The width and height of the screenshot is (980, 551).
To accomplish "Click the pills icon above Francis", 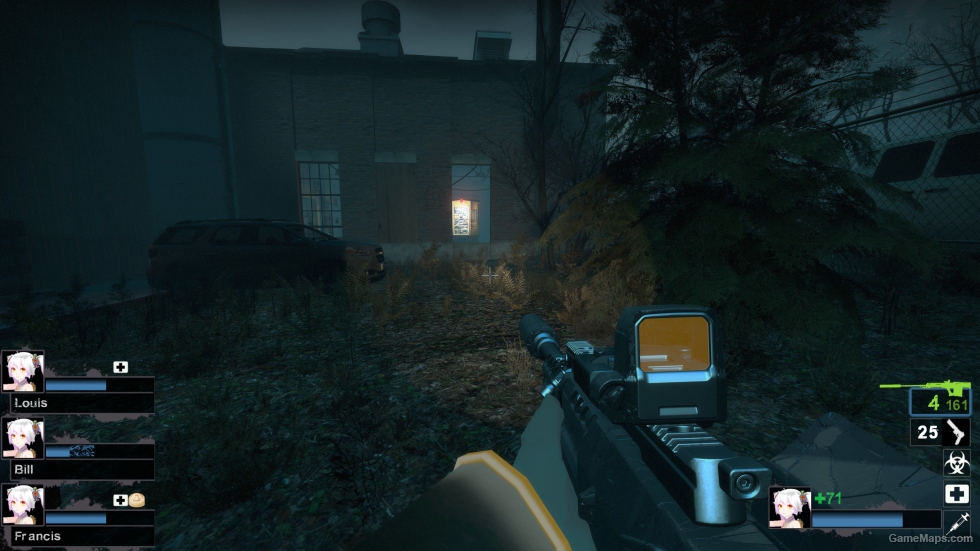I will (x=137, y=499).
